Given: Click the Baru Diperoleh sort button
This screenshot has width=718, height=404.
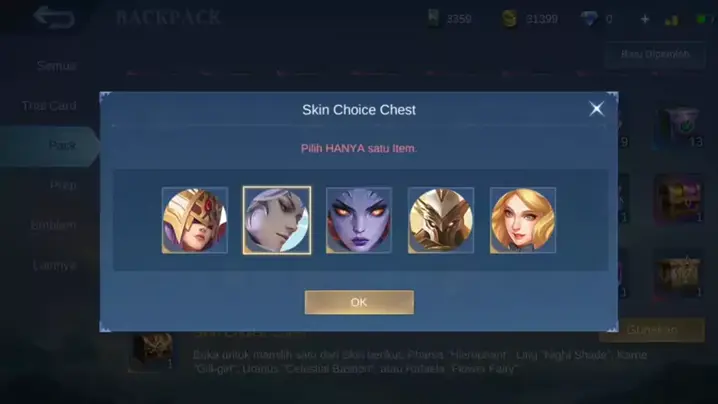Looking at the screenshot, I should 655,55.
